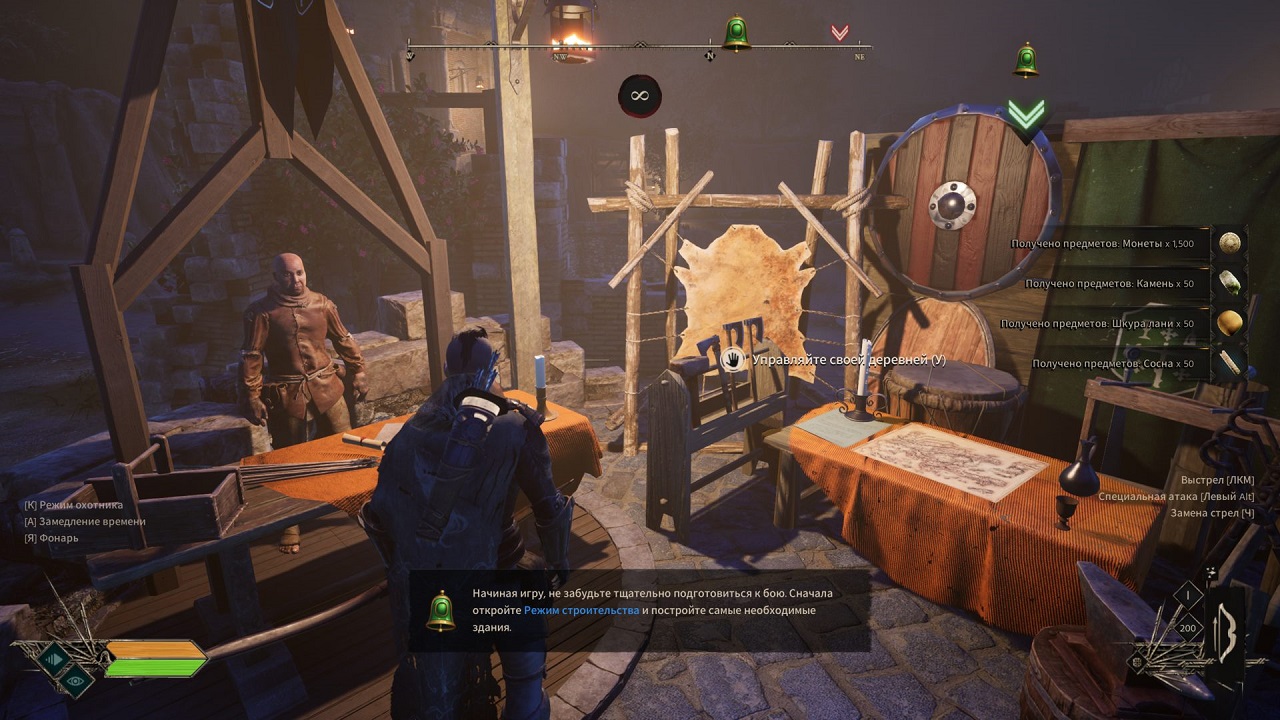Viewport: 1280px width, 720px height.
Task: Select the pine wood notification icon
Action: coord(1229,363)
